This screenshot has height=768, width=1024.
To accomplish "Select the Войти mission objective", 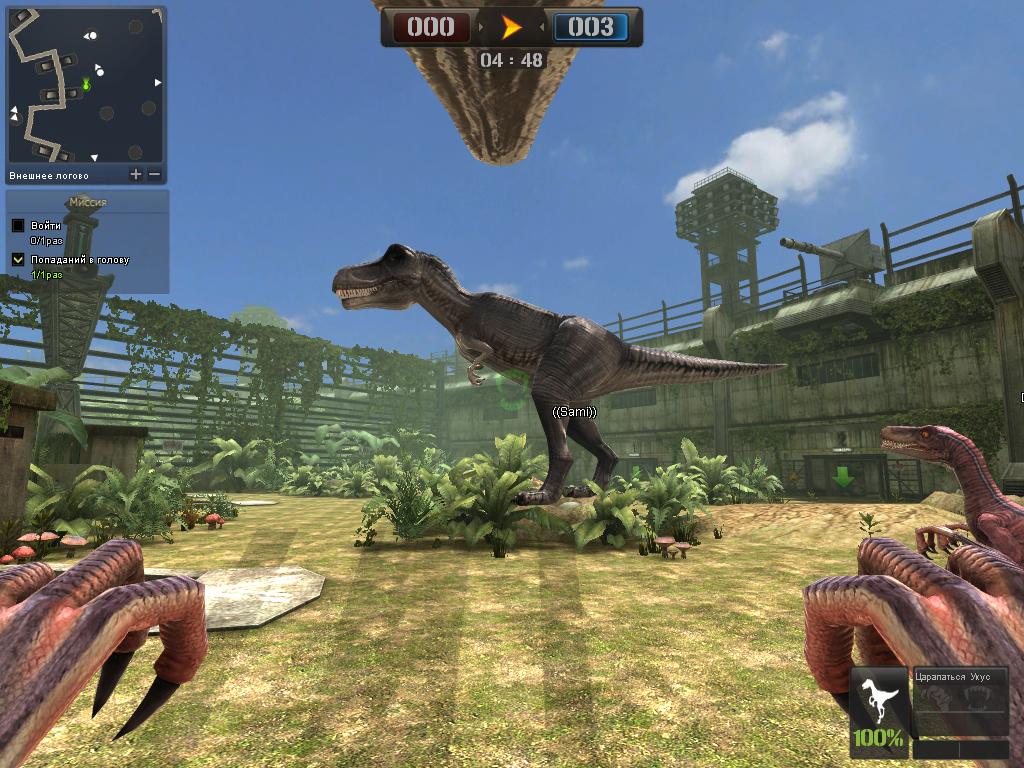I will [46, 226].
